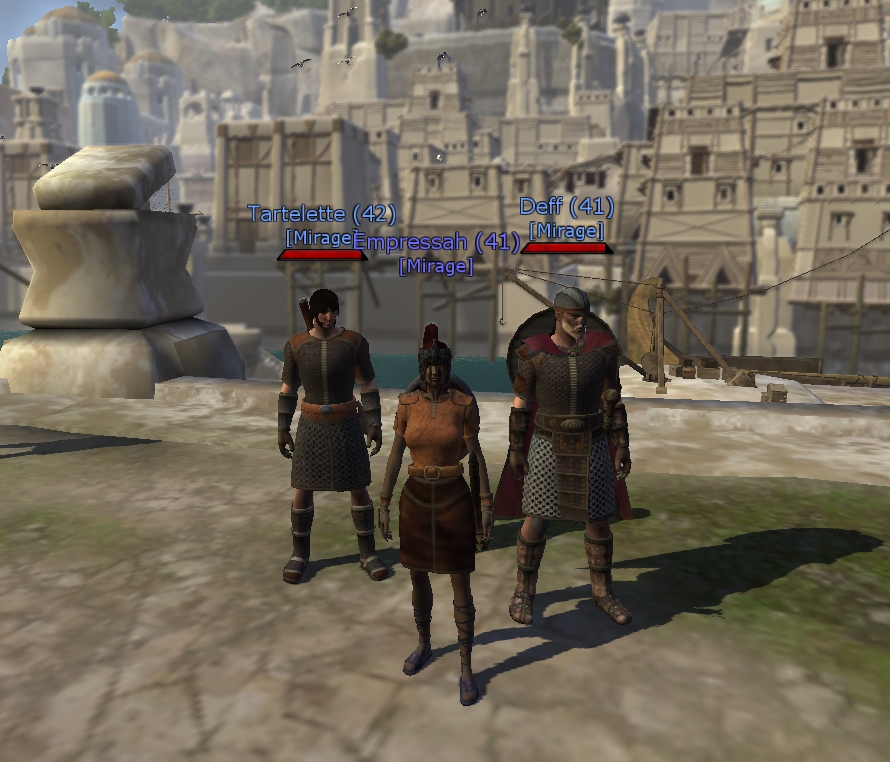Target Empressah (41) via her nameplate
Screen dimensions: 890x762
437,242
